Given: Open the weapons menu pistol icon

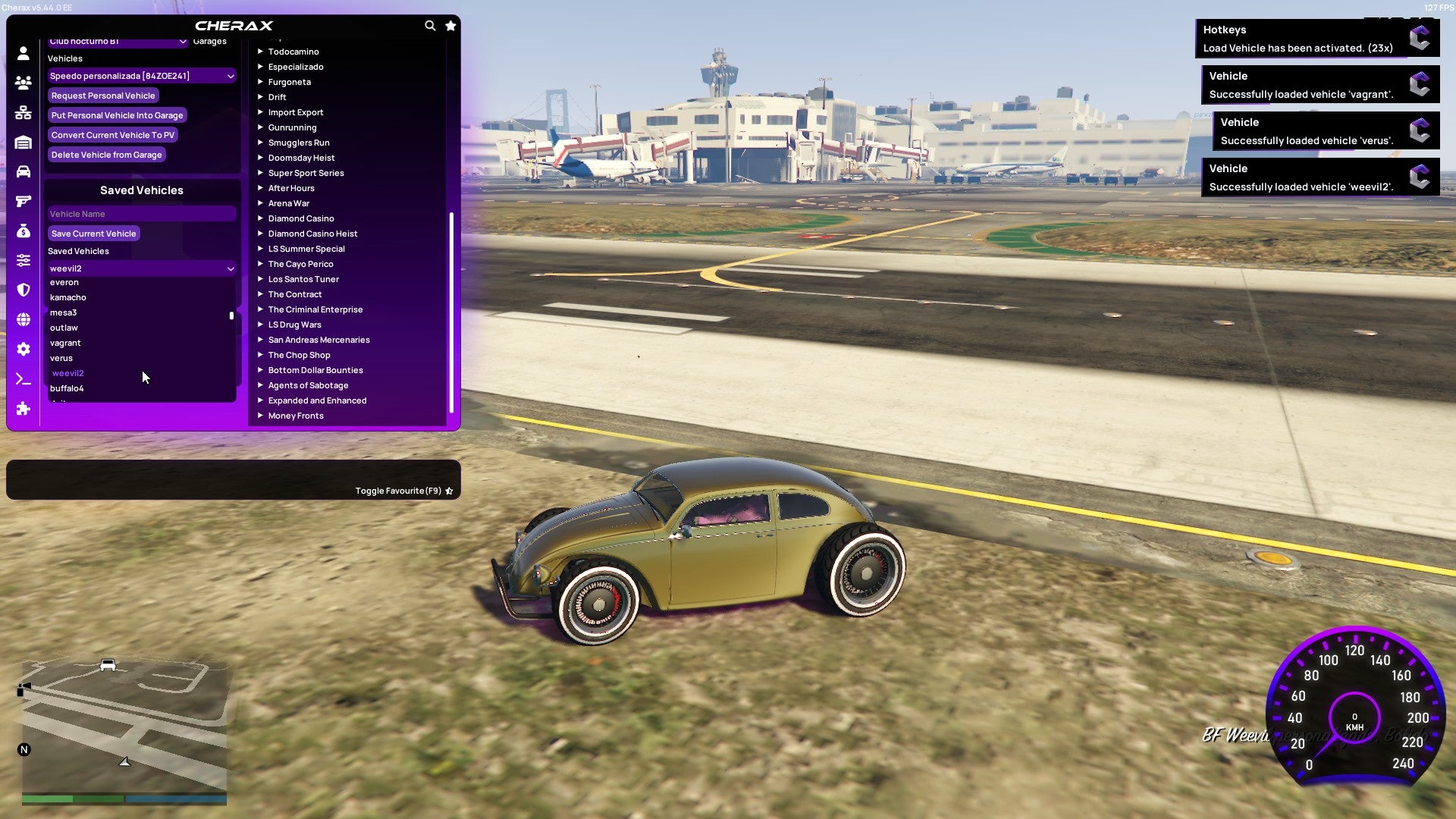Looking at the screenshot, I should 23,201.
